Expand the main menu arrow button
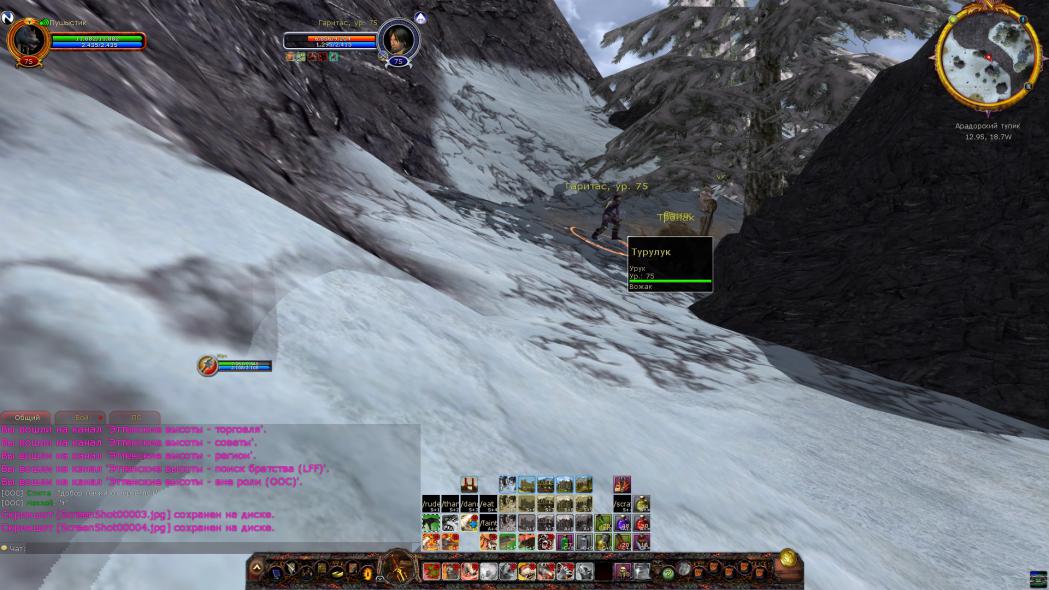The height and width of the screenshot is (590, 1049). tap(256, 570)
